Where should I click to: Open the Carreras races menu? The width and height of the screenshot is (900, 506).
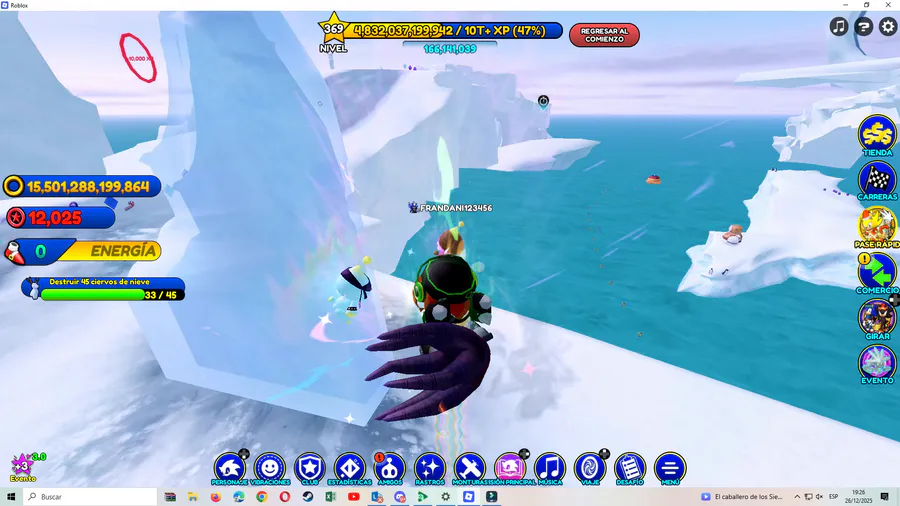click(x=877, y=180)
